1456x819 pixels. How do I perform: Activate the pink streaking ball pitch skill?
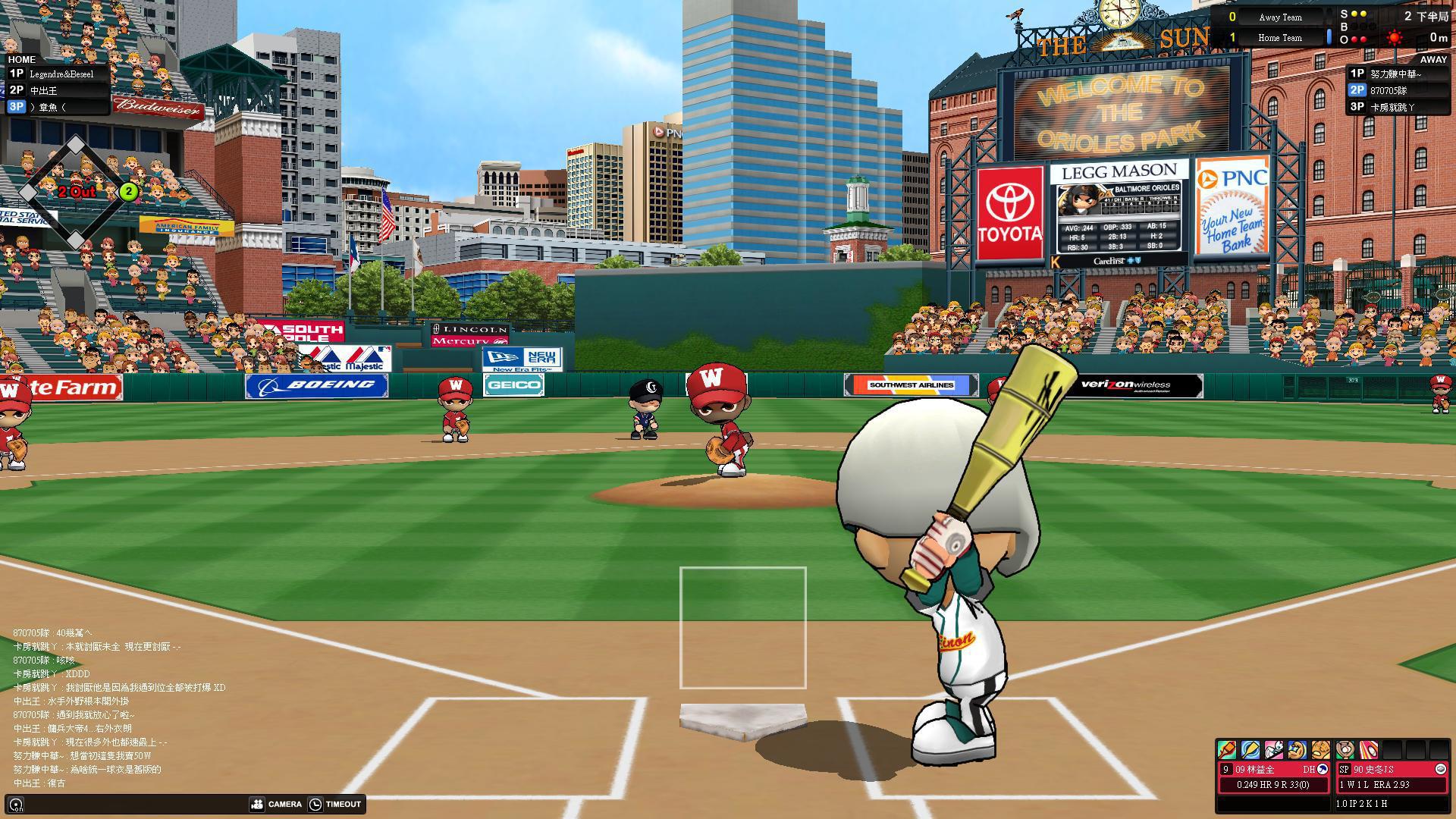click(1369, 750)
